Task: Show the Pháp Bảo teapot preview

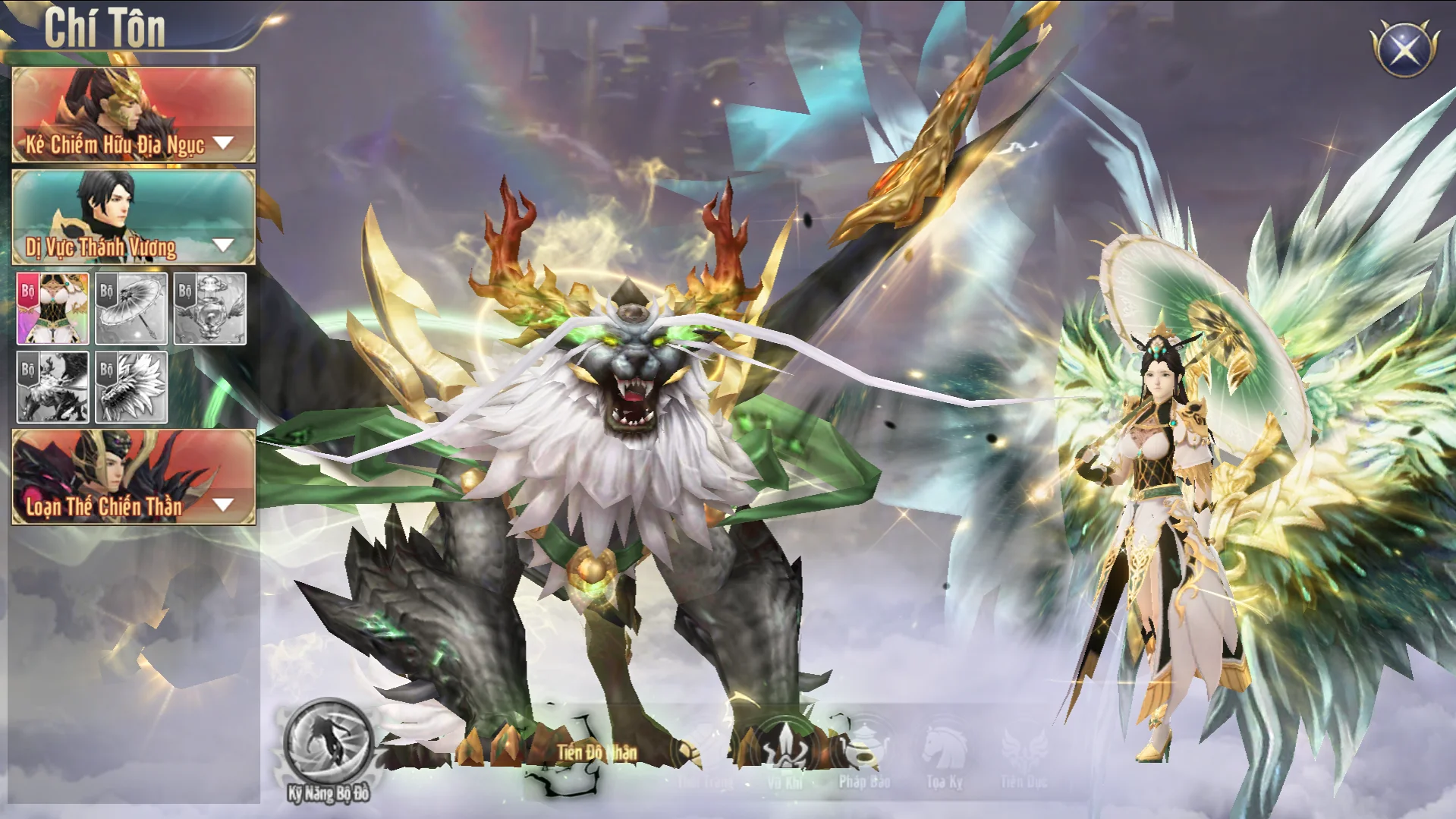Action: [865, 751]
